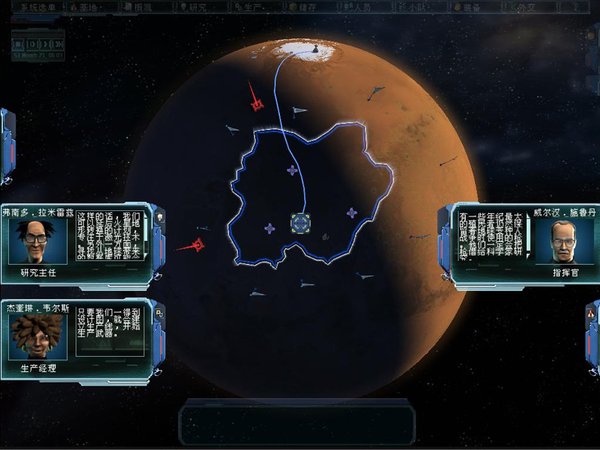Click the time speed controls under the menu

click(38, 46)
